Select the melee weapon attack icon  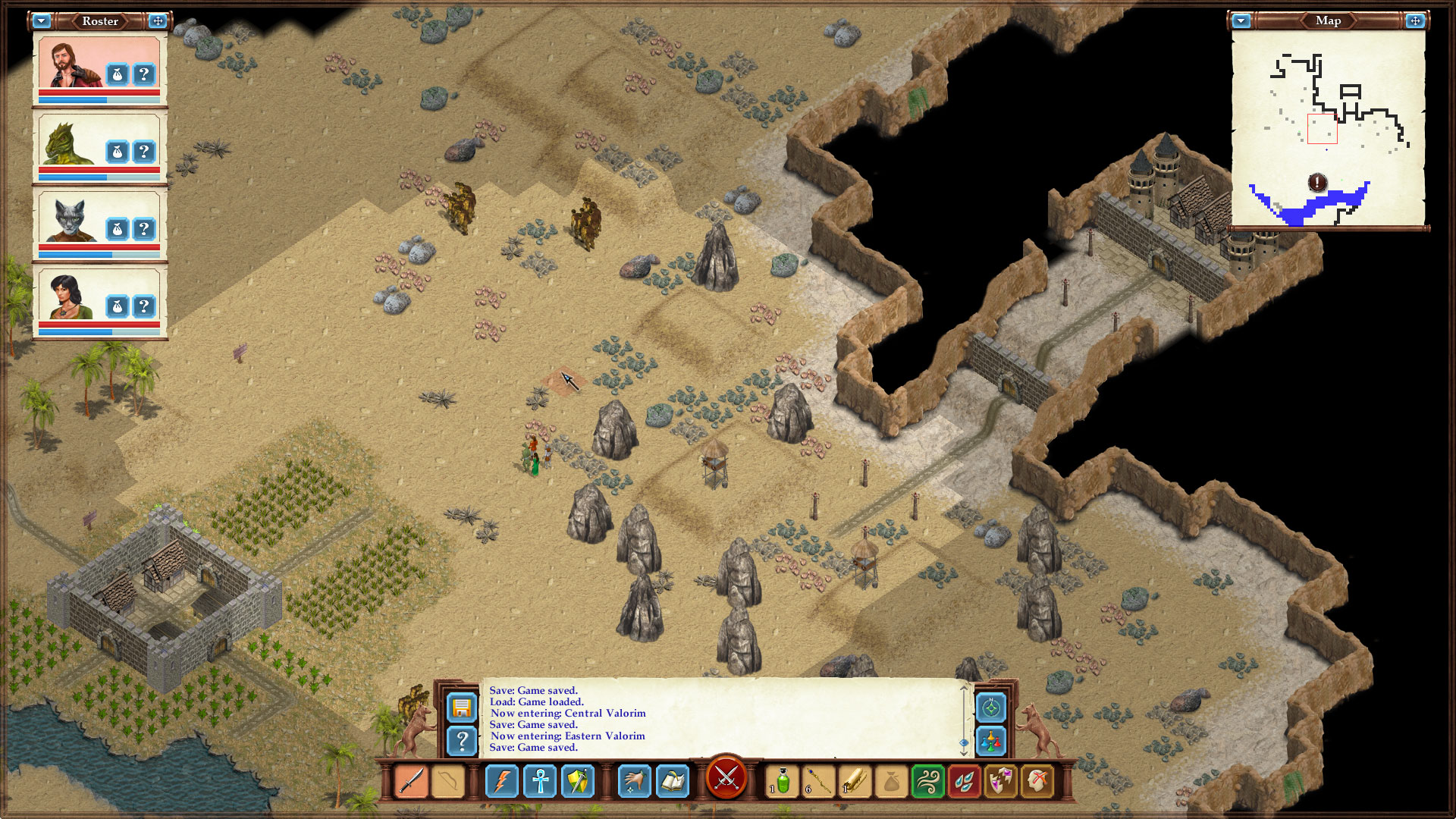[411, 781]
